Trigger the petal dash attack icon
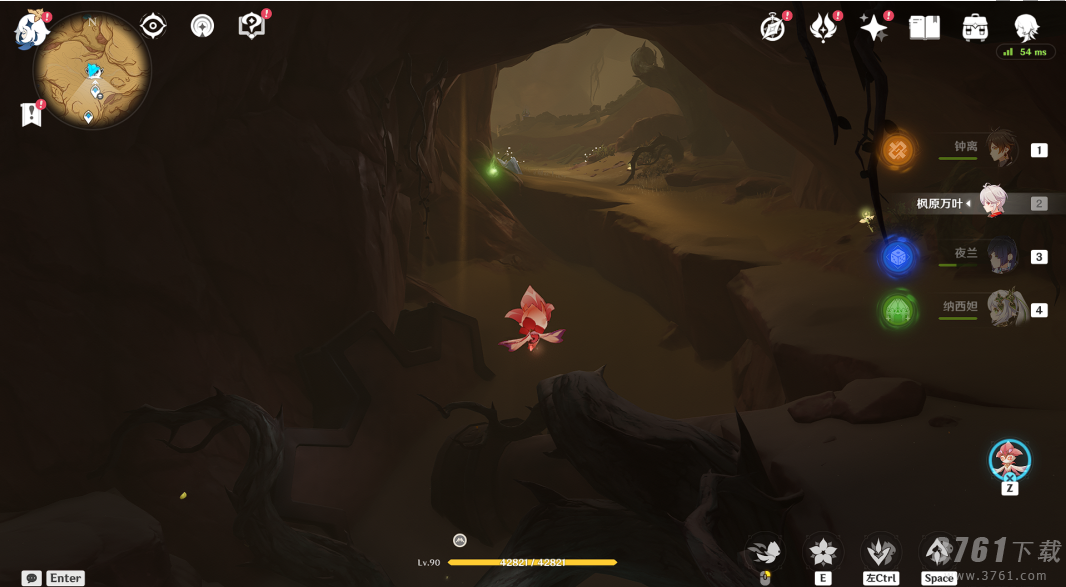This screenshot has height=587, width=1066. click(765, 551)
